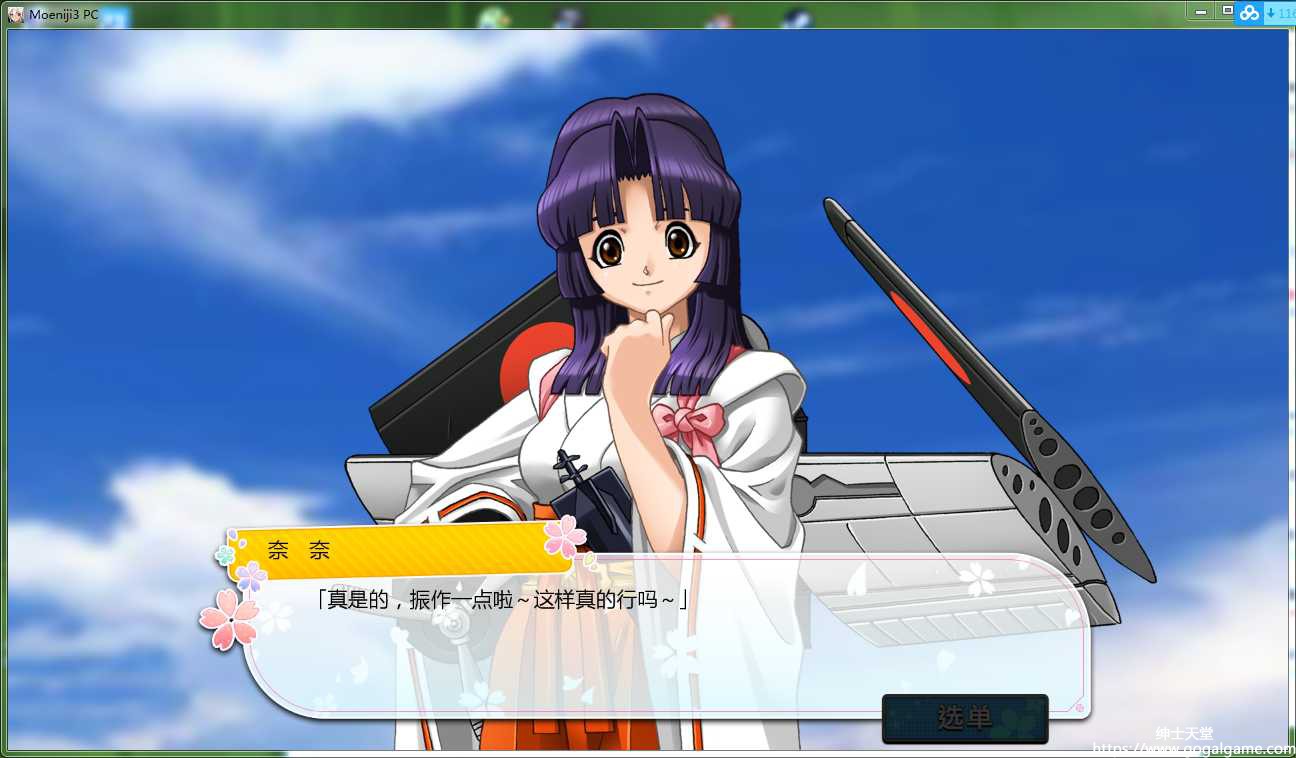Open the blue cloud overlay icon
Image resolution: width=1296 pixels, height=758 pixels.
point(1250,12)
